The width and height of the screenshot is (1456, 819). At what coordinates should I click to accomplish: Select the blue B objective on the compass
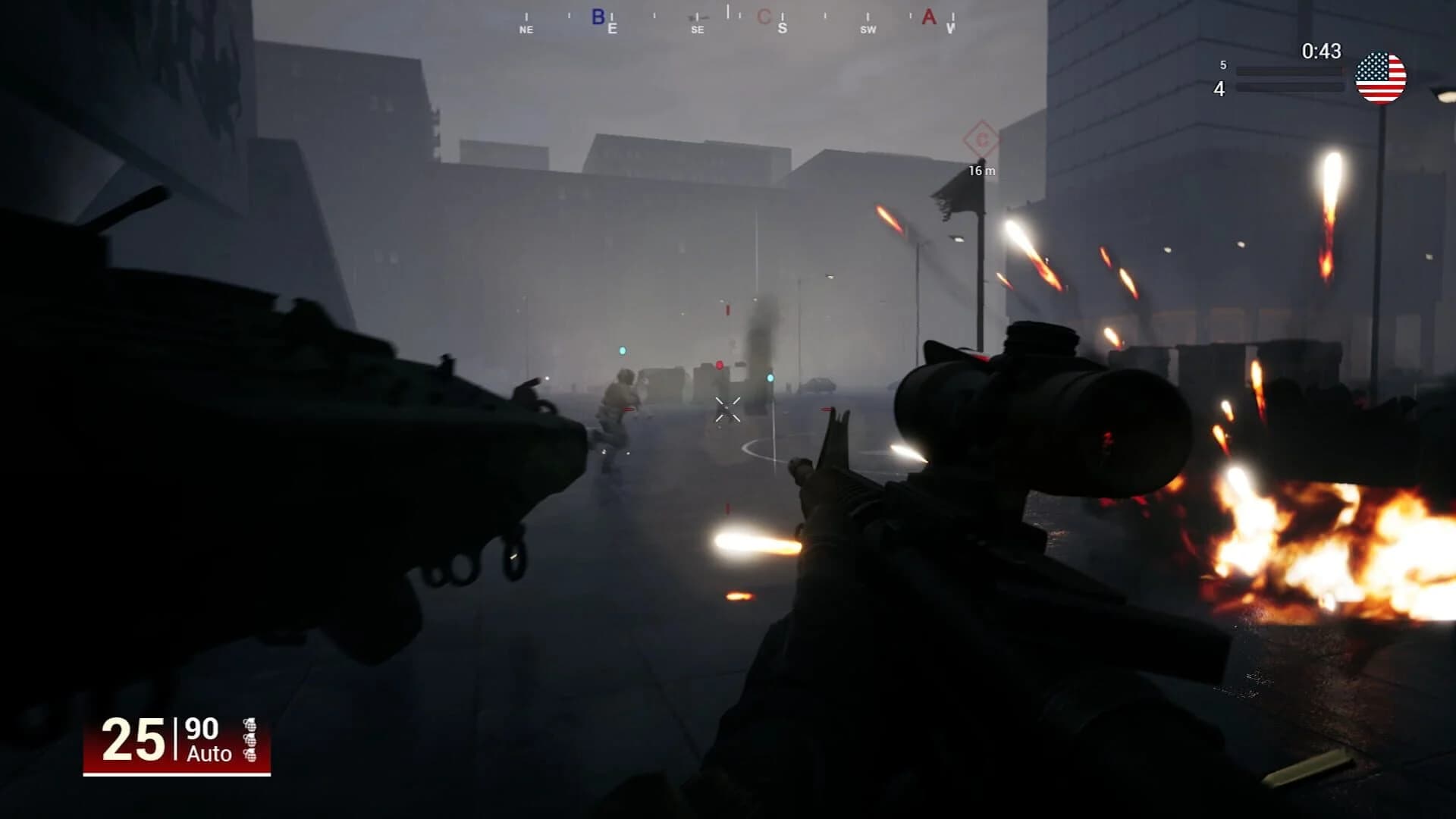pyautogui.click(x=598, y=17)
